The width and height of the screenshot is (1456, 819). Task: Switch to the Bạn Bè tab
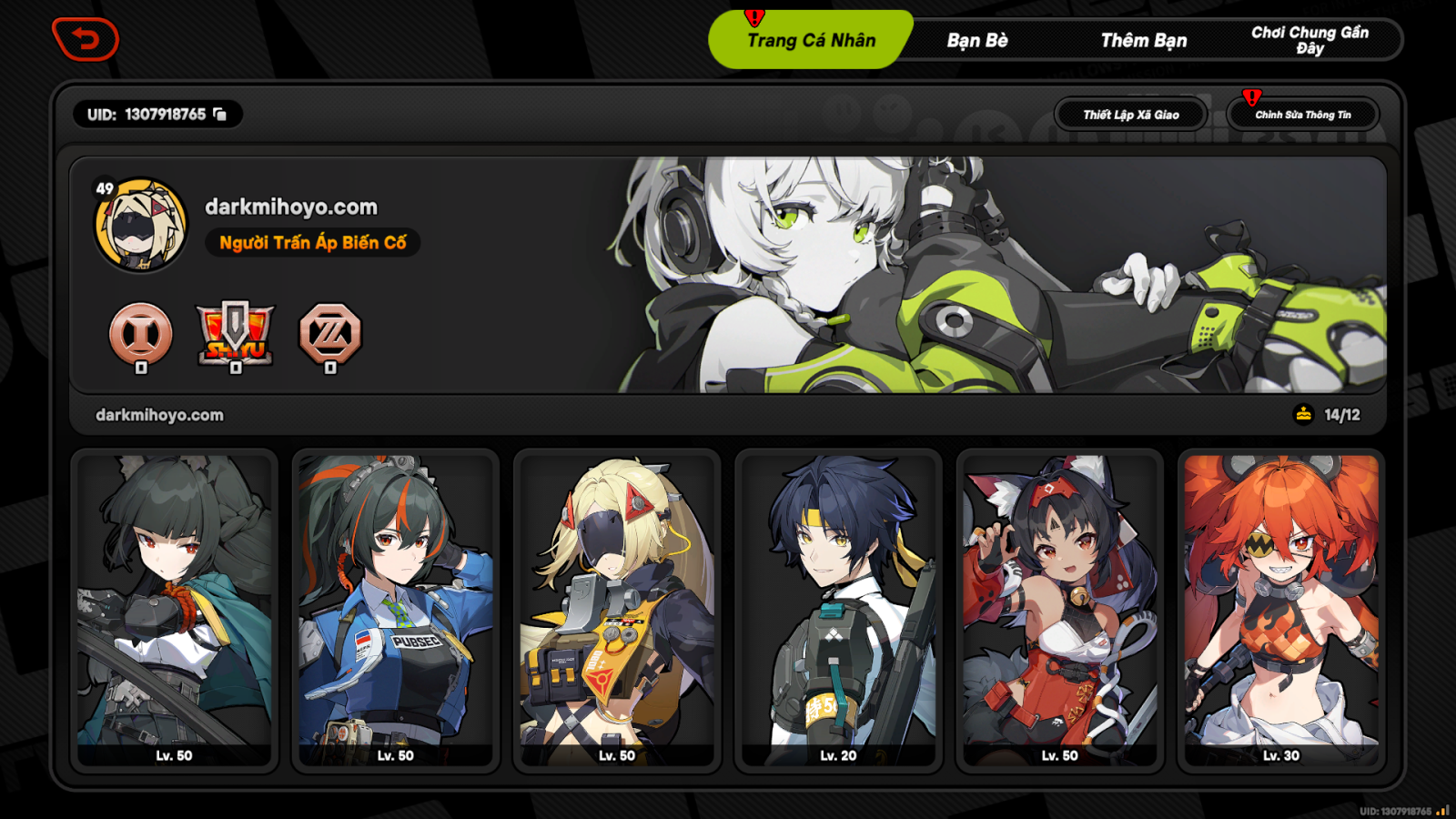coord(979,39)
